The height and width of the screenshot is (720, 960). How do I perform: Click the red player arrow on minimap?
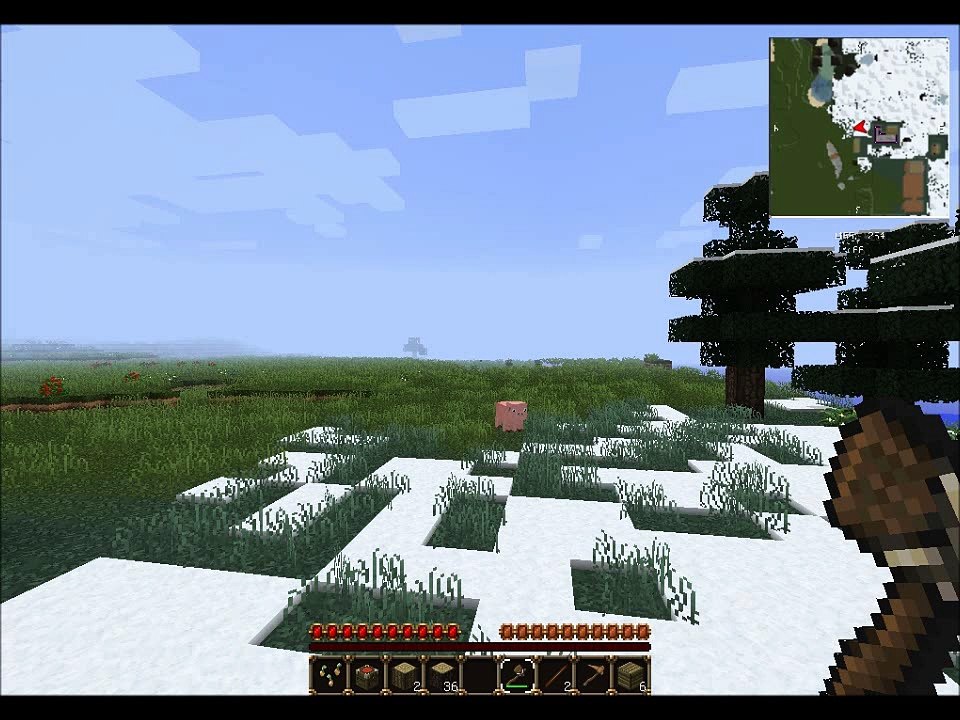[x=860, y=128]
